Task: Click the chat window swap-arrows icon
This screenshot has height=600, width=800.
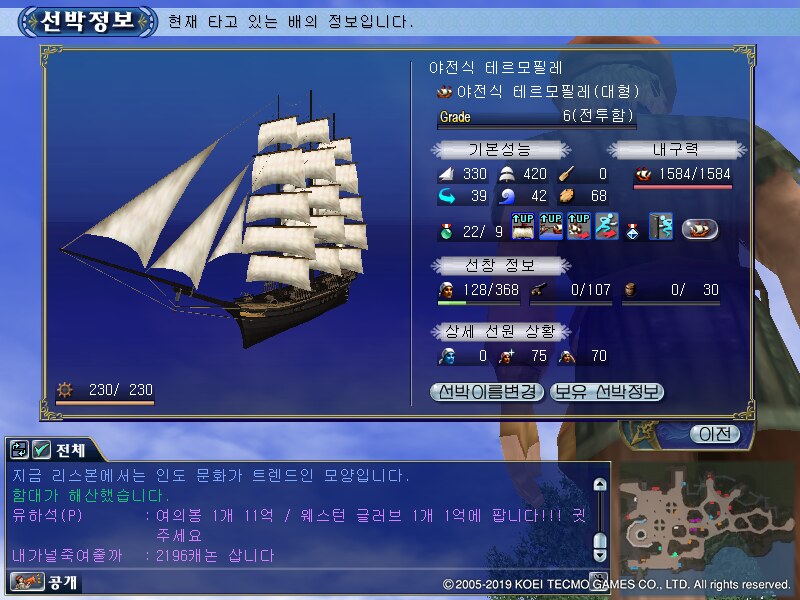Action: coord(20,450)
